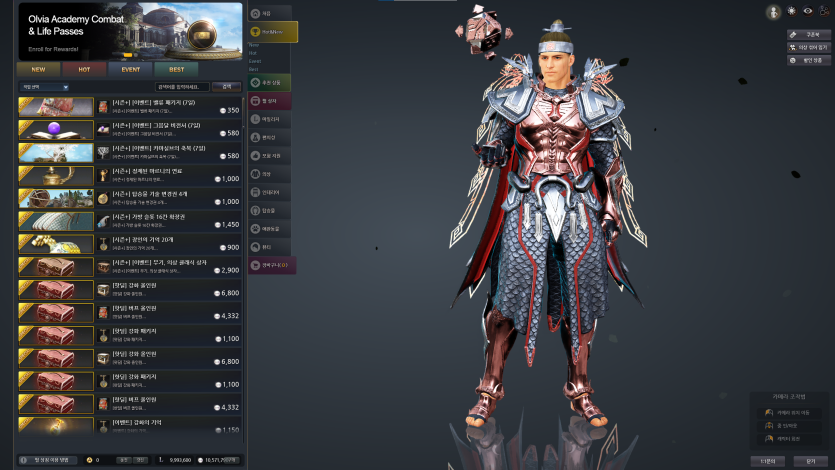Switch to the EVENT tab
Image resolution: width=835 pixels, height=470 pixels.
click(x=129, y=69)
